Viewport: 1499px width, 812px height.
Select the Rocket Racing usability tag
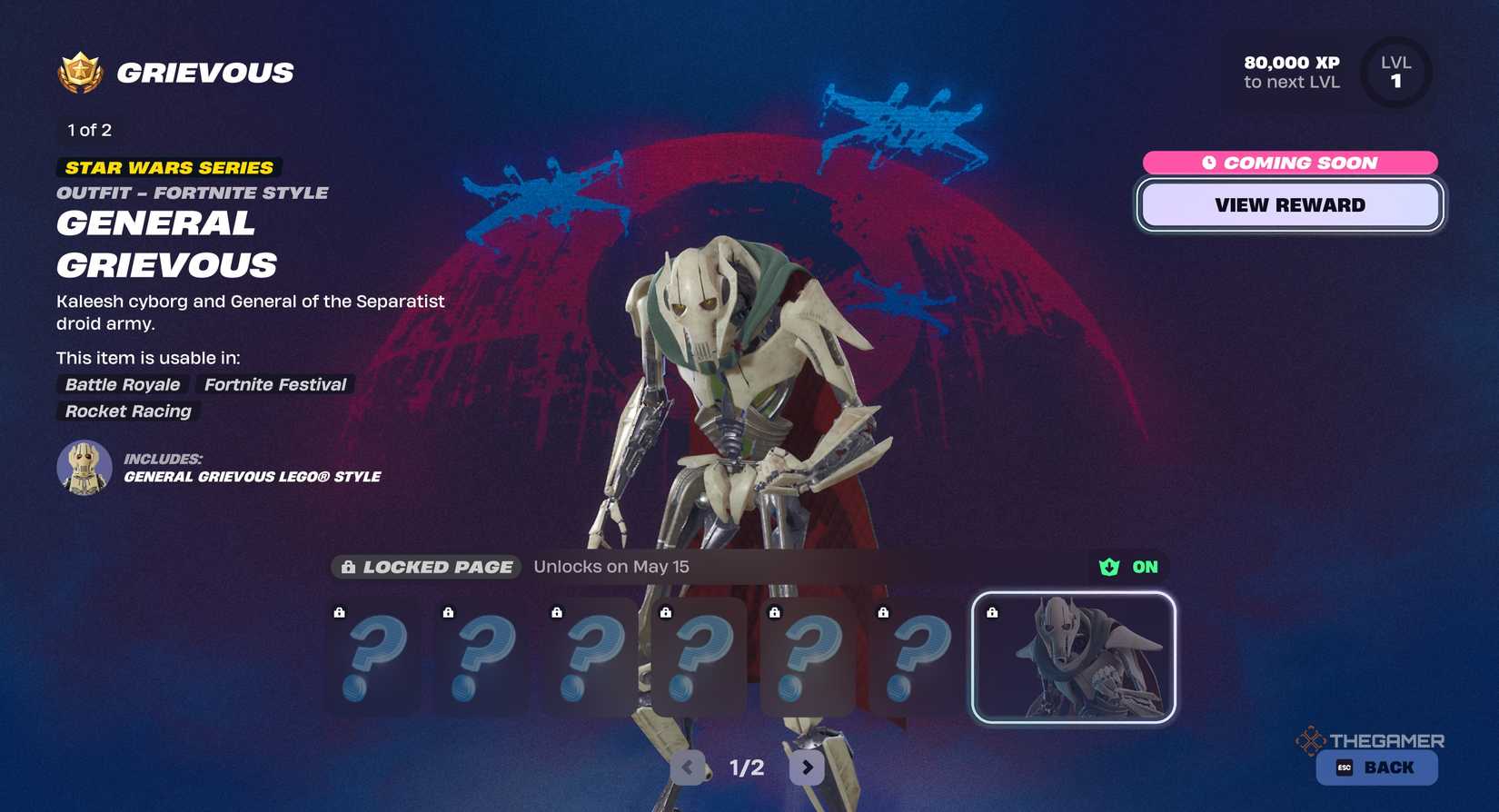tap(127, 411)
